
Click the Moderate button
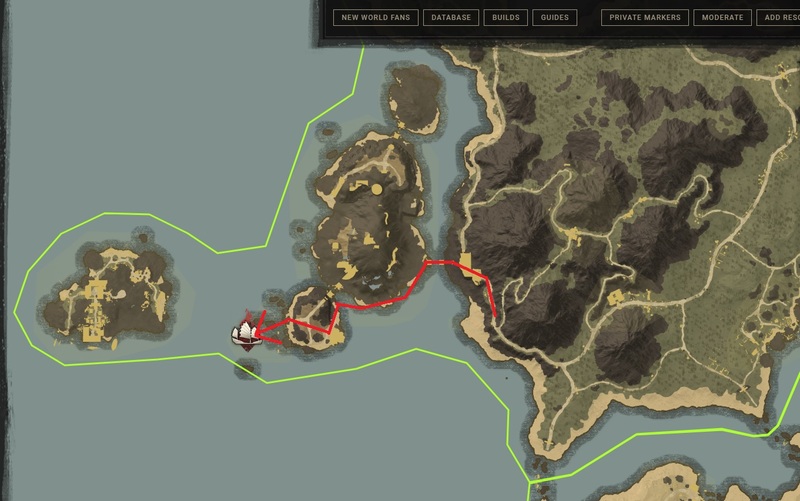click(x=722, y=18)
